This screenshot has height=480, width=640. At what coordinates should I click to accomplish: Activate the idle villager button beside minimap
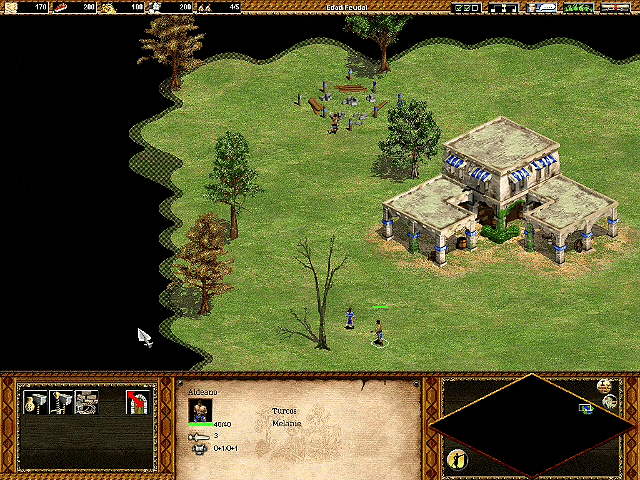460,458
